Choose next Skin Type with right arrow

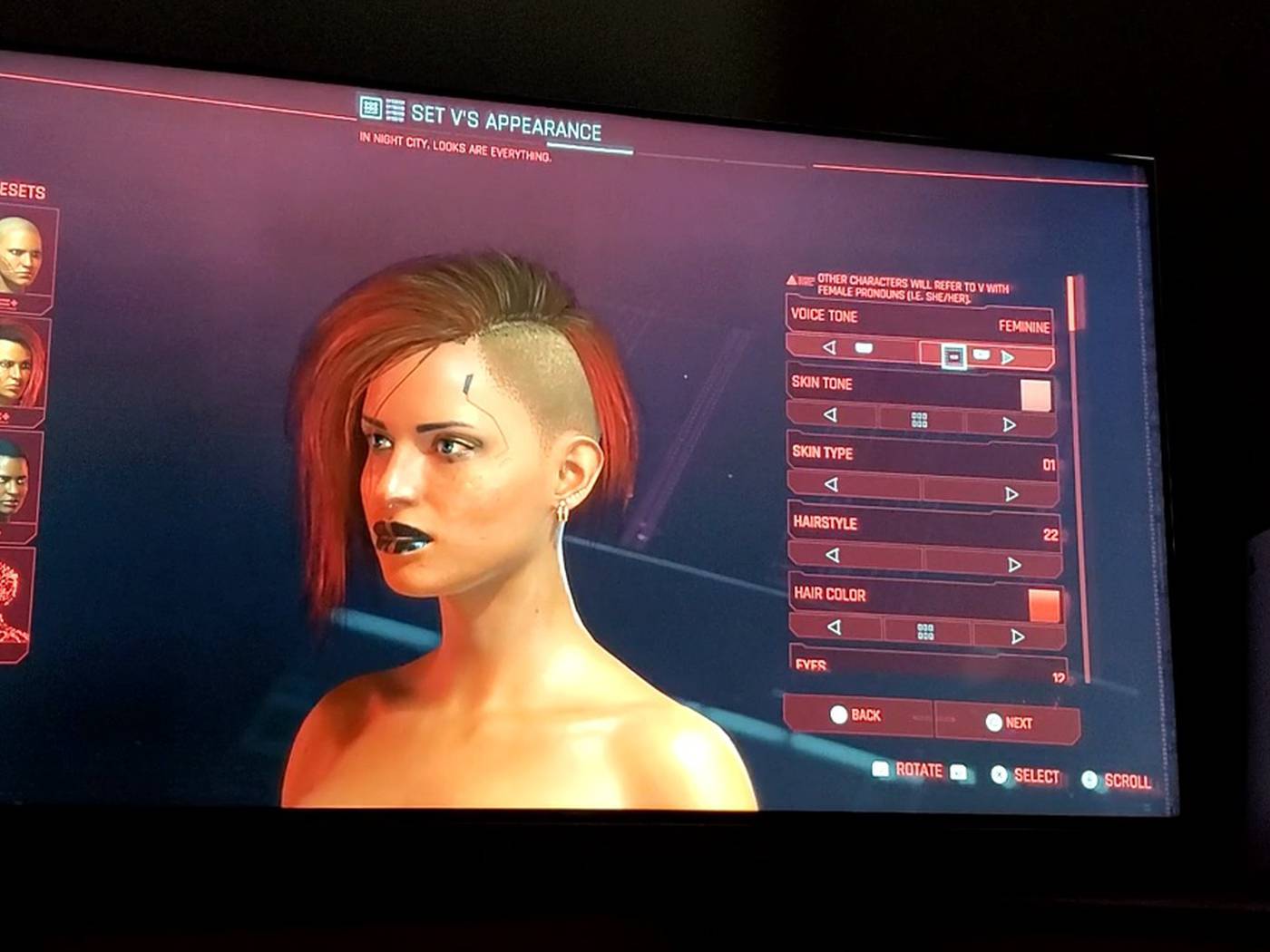tap(1011, 494)
